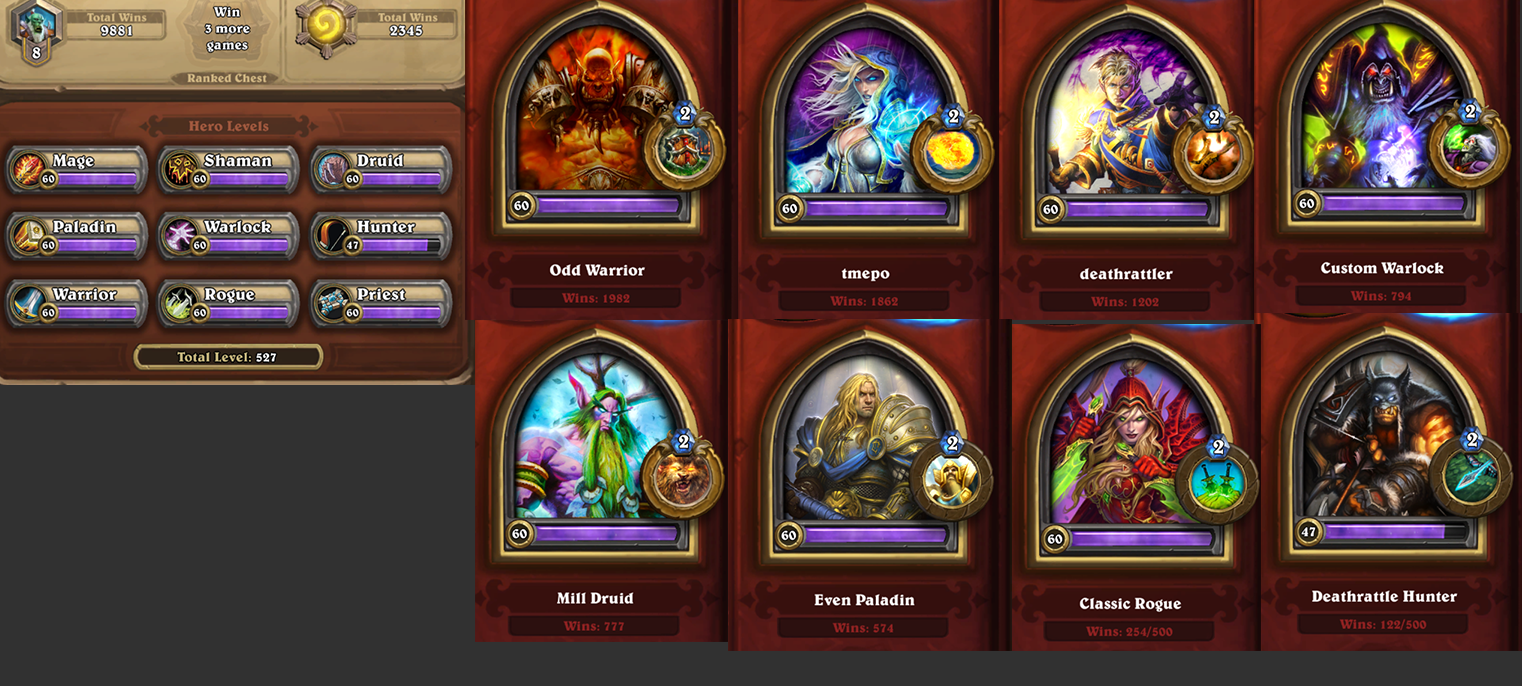Screen dimensions: 1522x686
Task: Select the Warlock hero level entry
Action: point(229,235)
